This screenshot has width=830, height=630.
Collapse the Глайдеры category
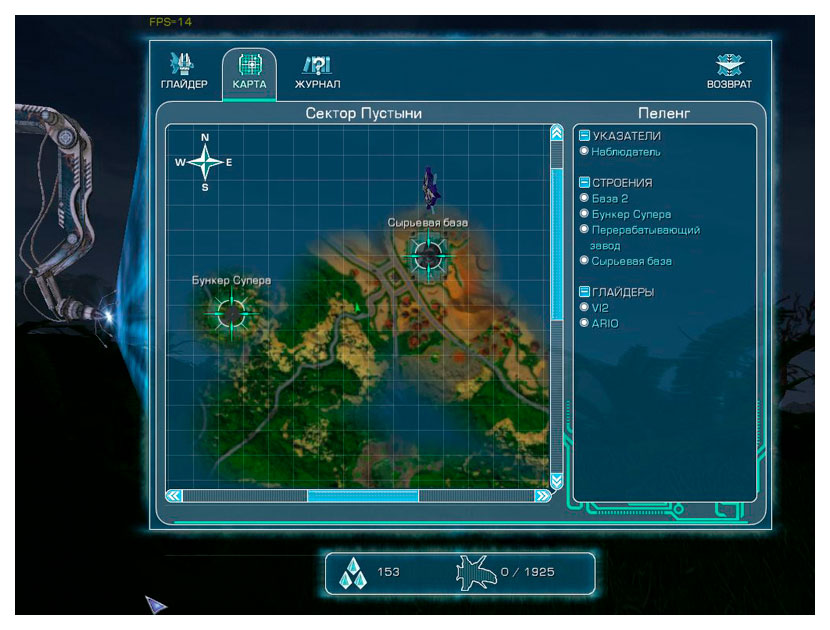pyautogui.click(x=584, y=292)
